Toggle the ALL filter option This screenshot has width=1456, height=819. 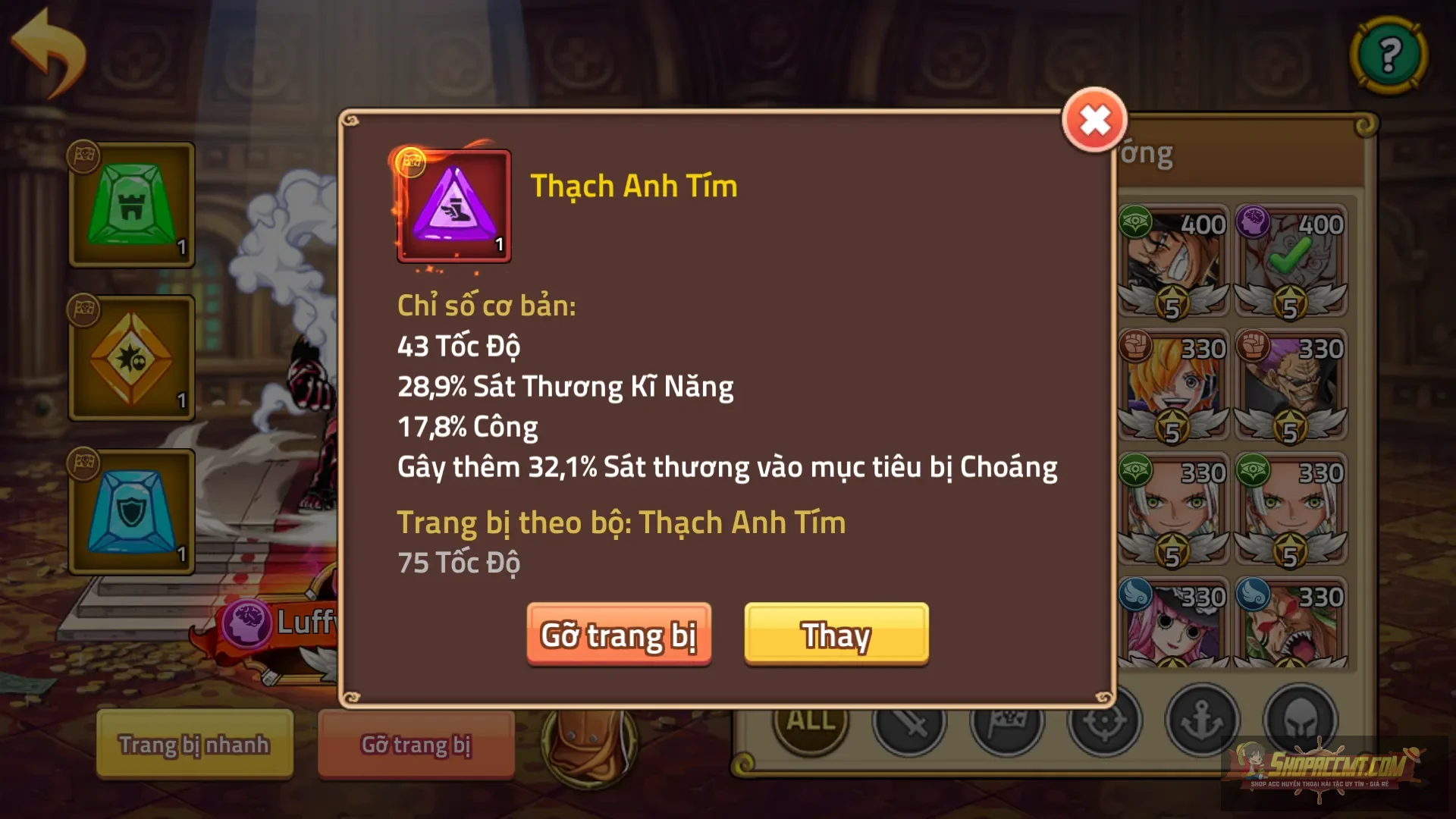point(808,723)
